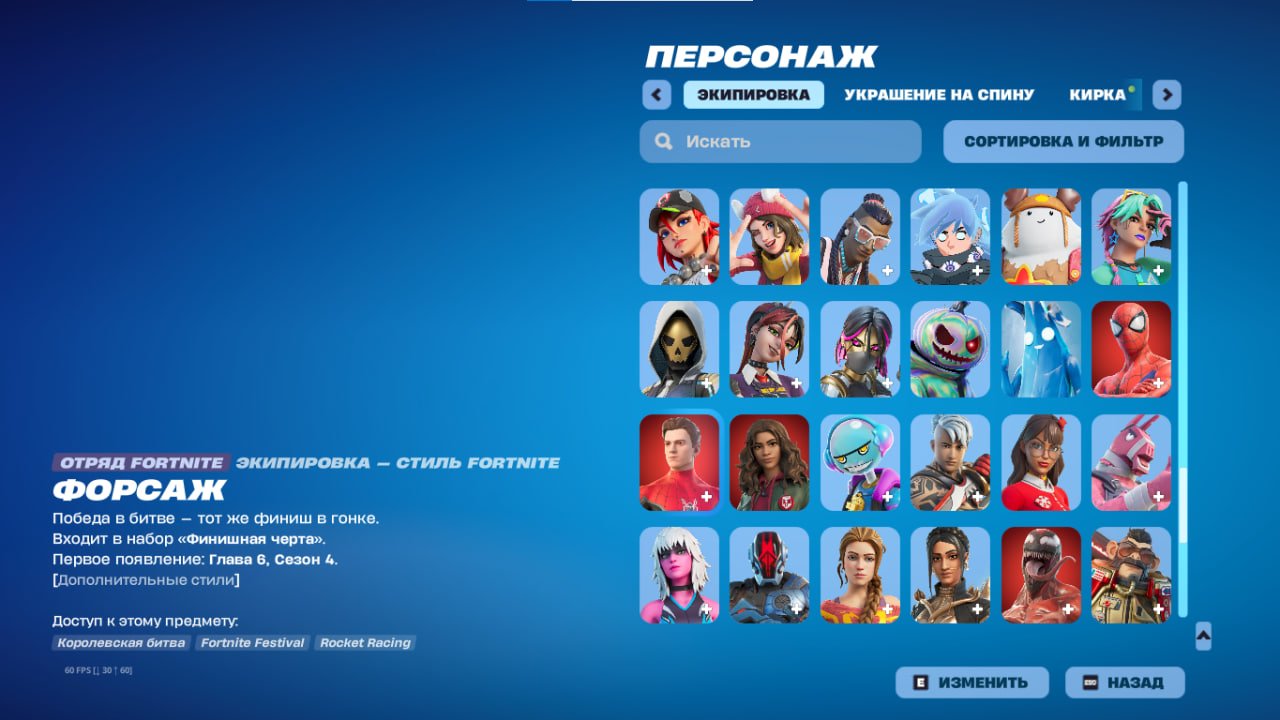The width and height of the screenshot is (1280, 720).
Task: Select the frozen ice creature outfit
Action: 1041,350
